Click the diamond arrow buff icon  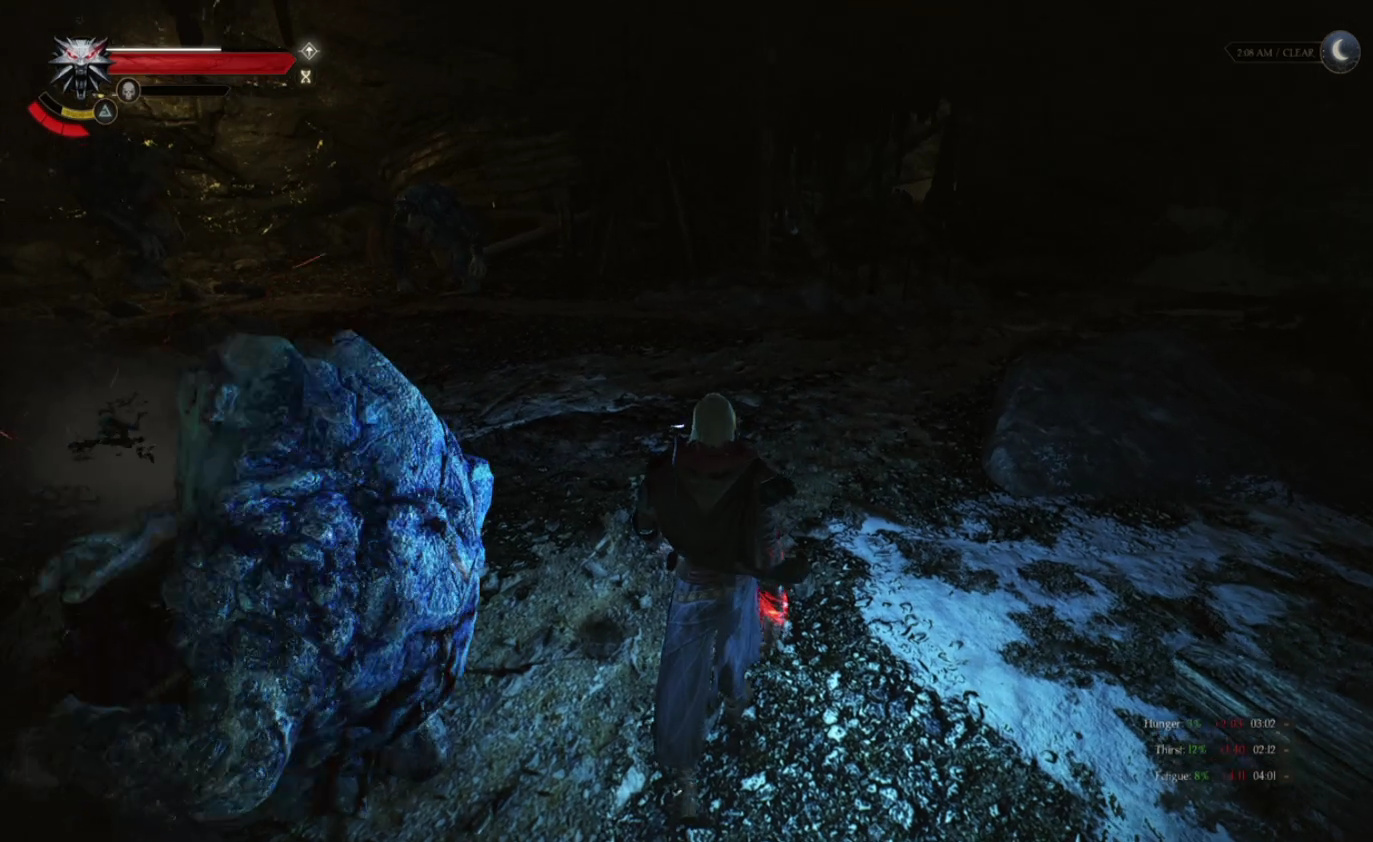tap(309, 51)
